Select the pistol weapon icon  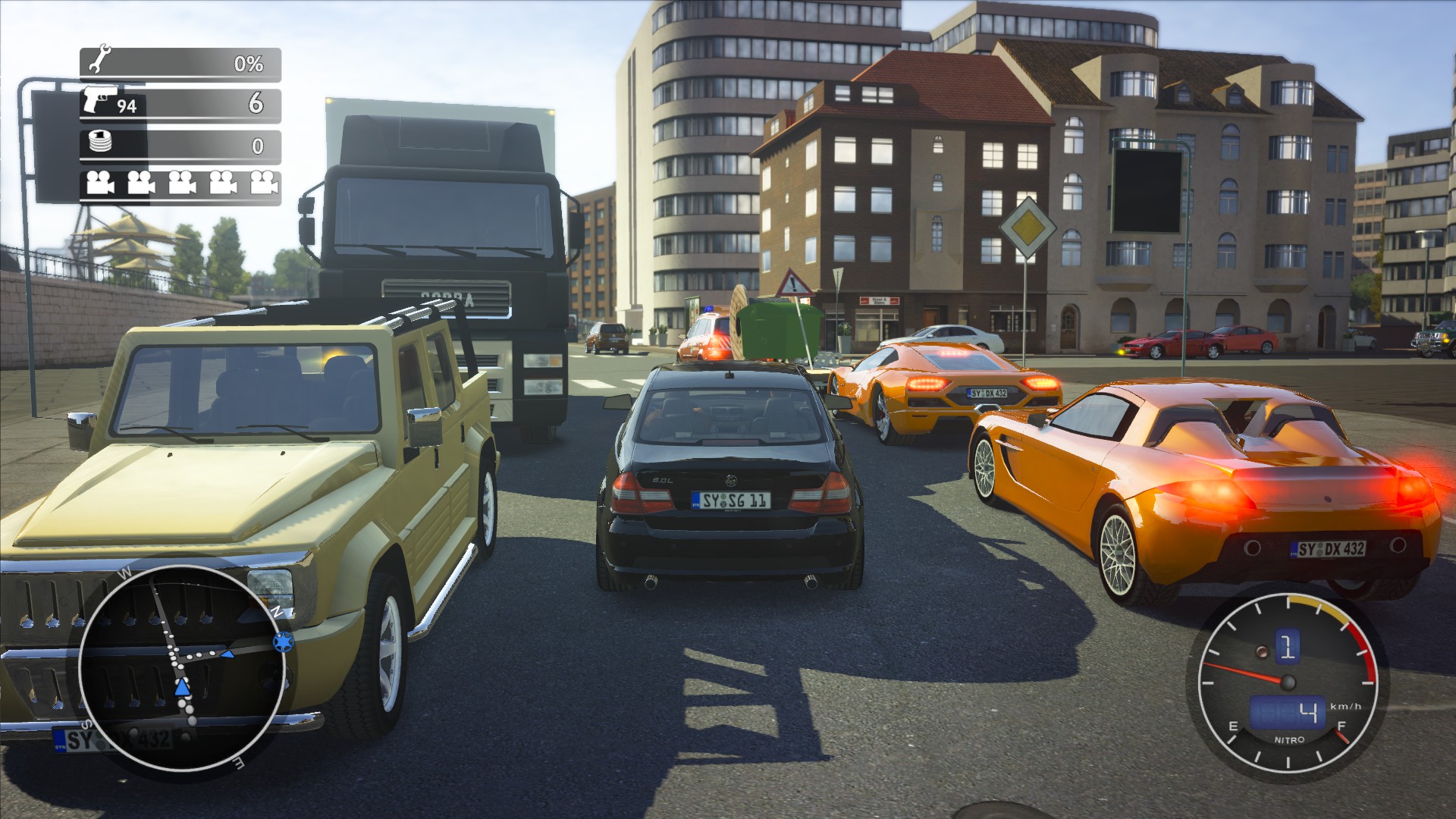(99, 100)
